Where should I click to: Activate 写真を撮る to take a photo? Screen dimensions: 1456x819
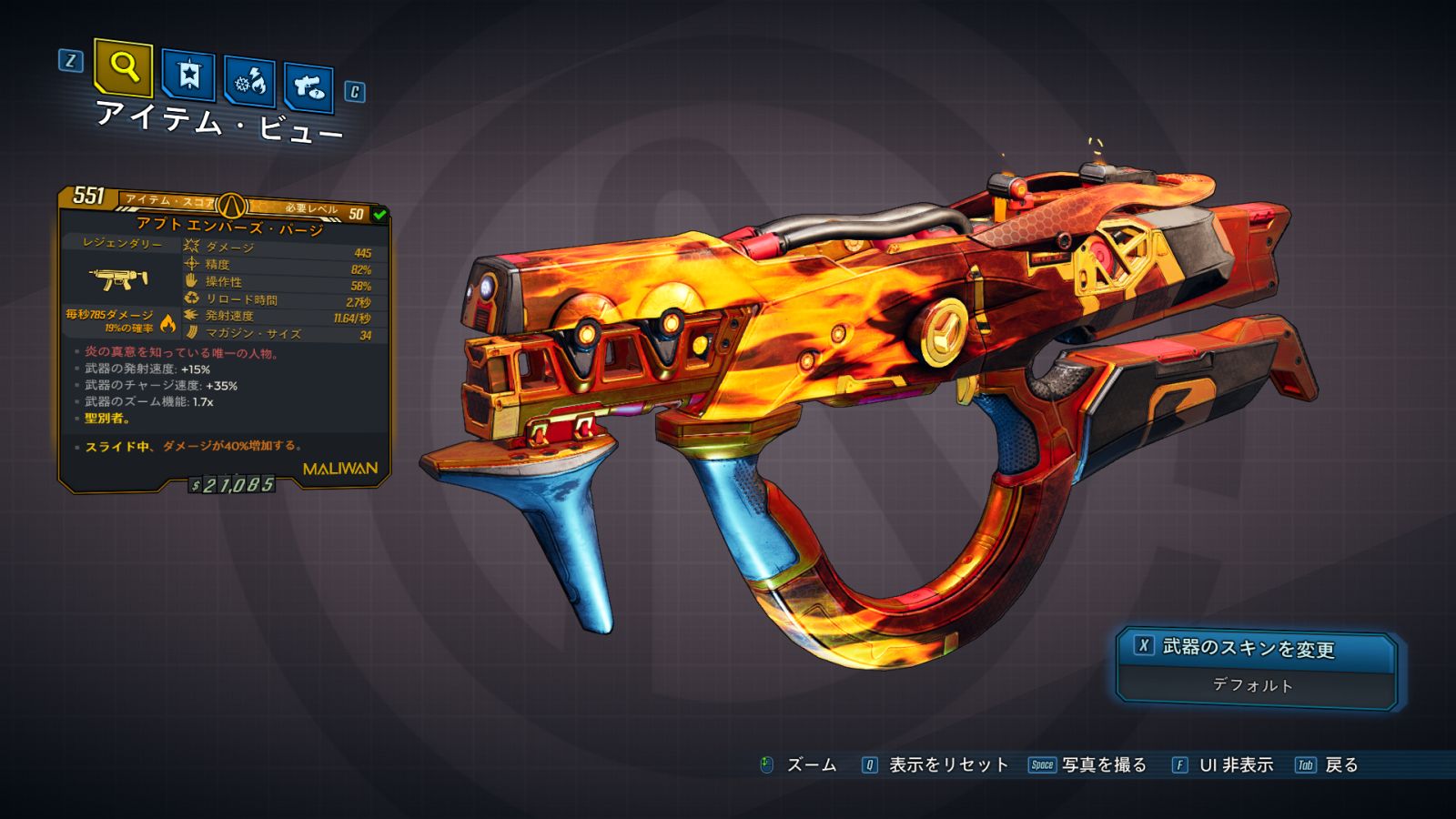[x=1087, y=765]
